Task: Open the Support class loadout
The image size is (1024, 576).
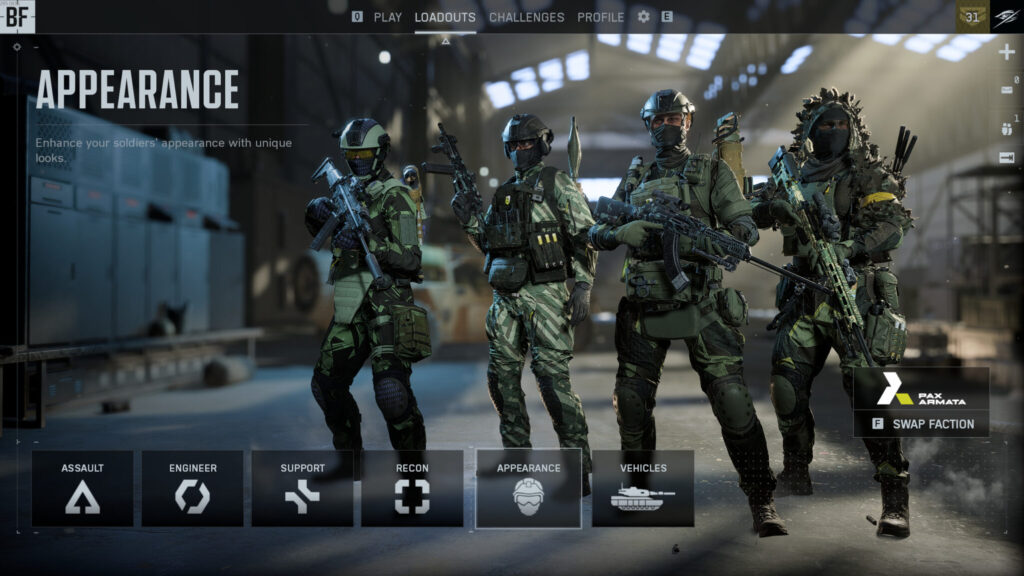Action: click(x=302, y=488)
